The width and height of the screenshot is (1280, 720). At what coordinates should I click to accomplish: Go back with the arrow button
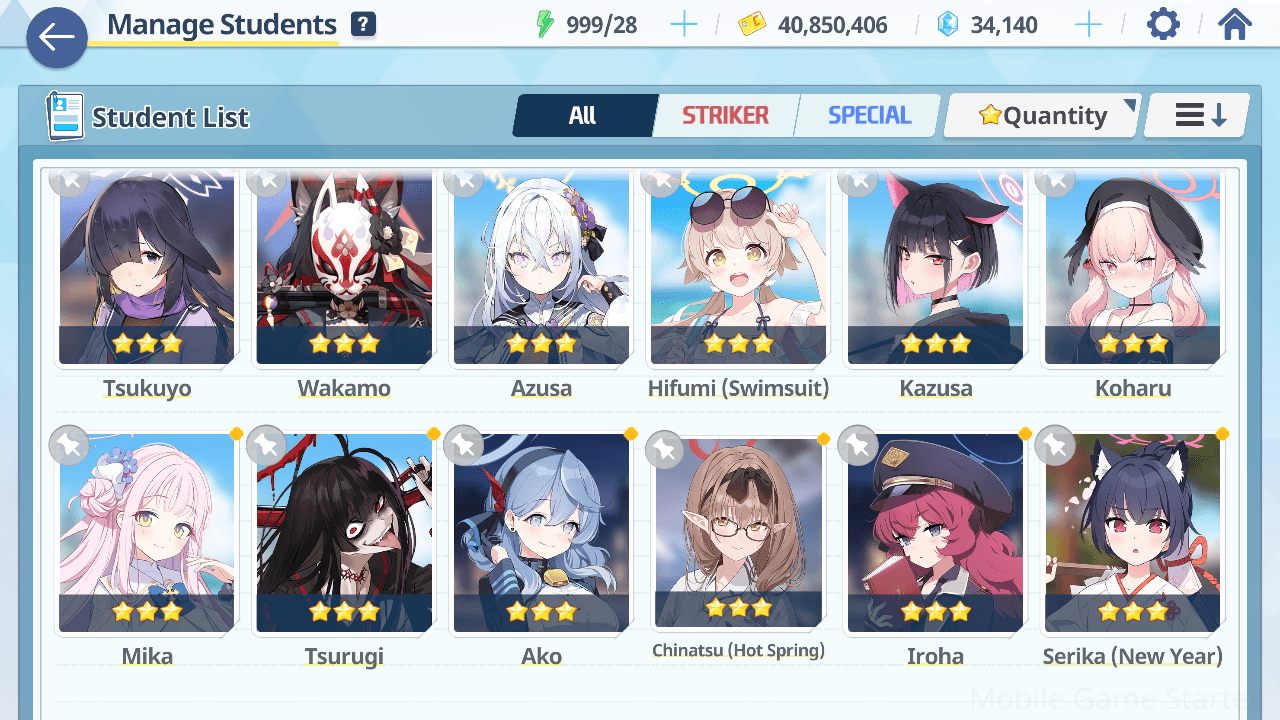57,38
